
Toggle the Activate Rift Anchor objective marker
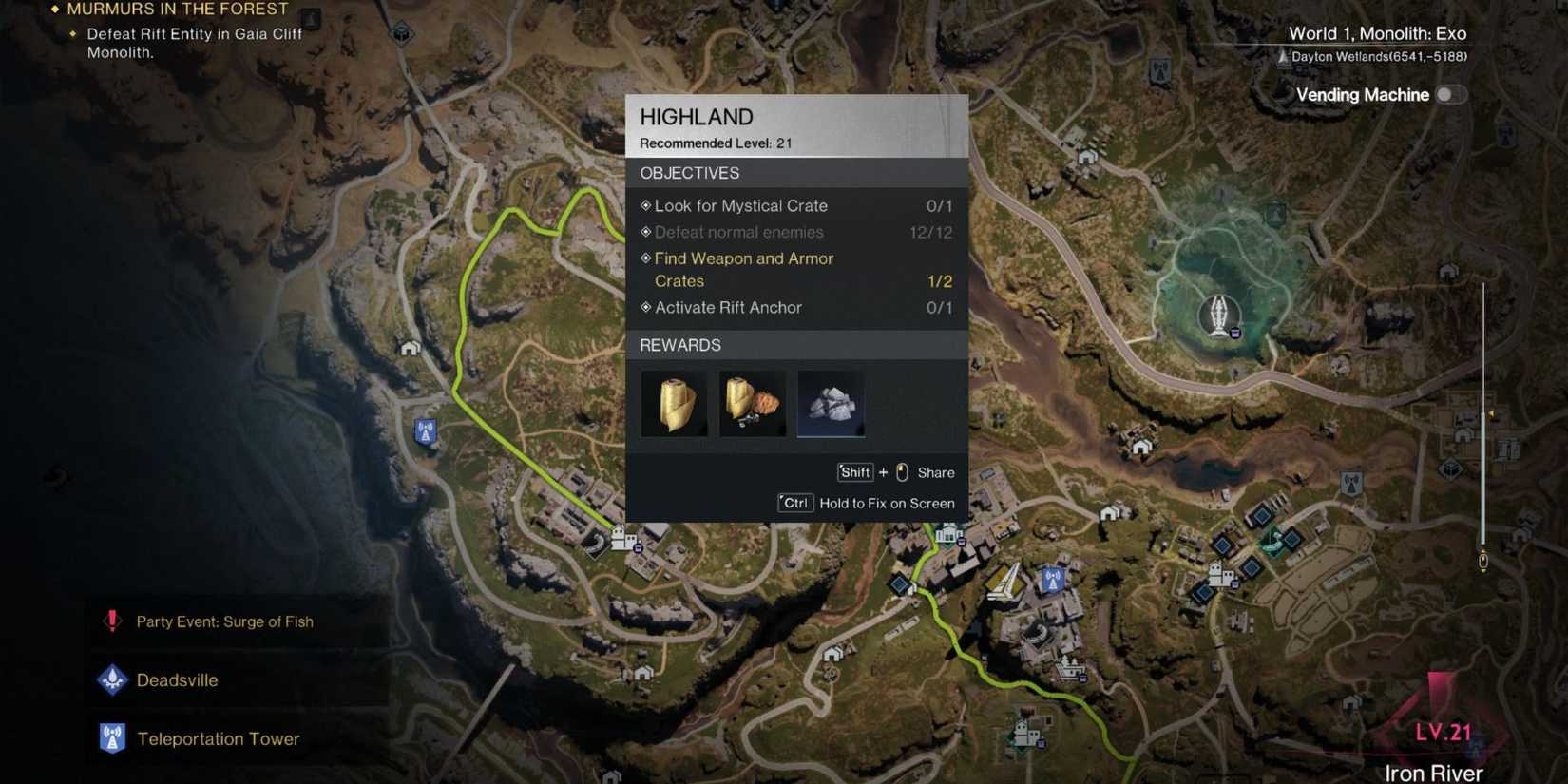[x=645, y=307]
